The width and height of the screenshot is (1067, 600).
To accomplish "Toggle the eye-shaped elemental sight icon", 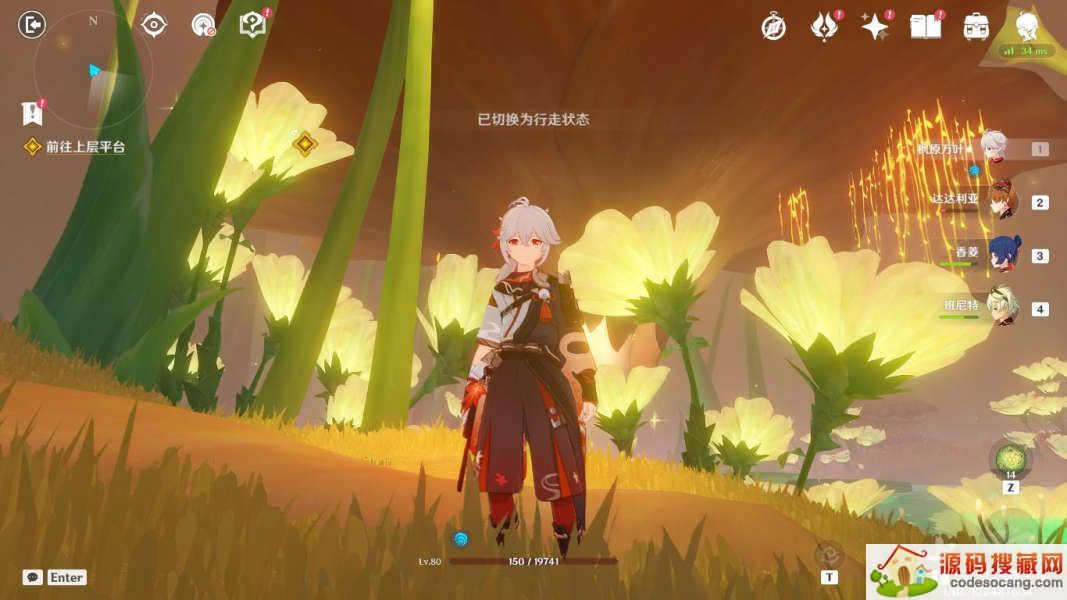I will (153, 25).
